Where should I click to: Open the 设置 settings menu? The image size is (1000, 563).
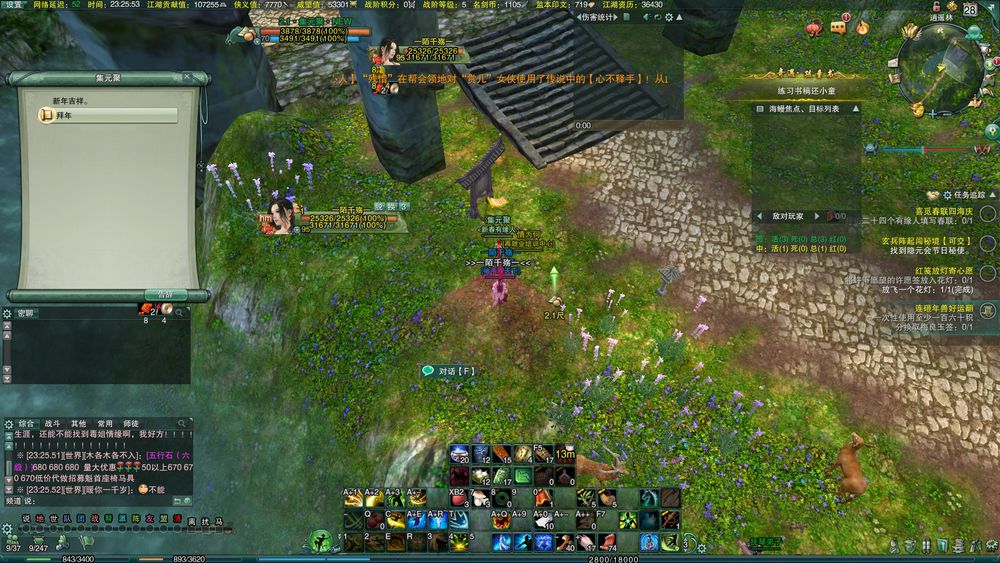(14, 5)
